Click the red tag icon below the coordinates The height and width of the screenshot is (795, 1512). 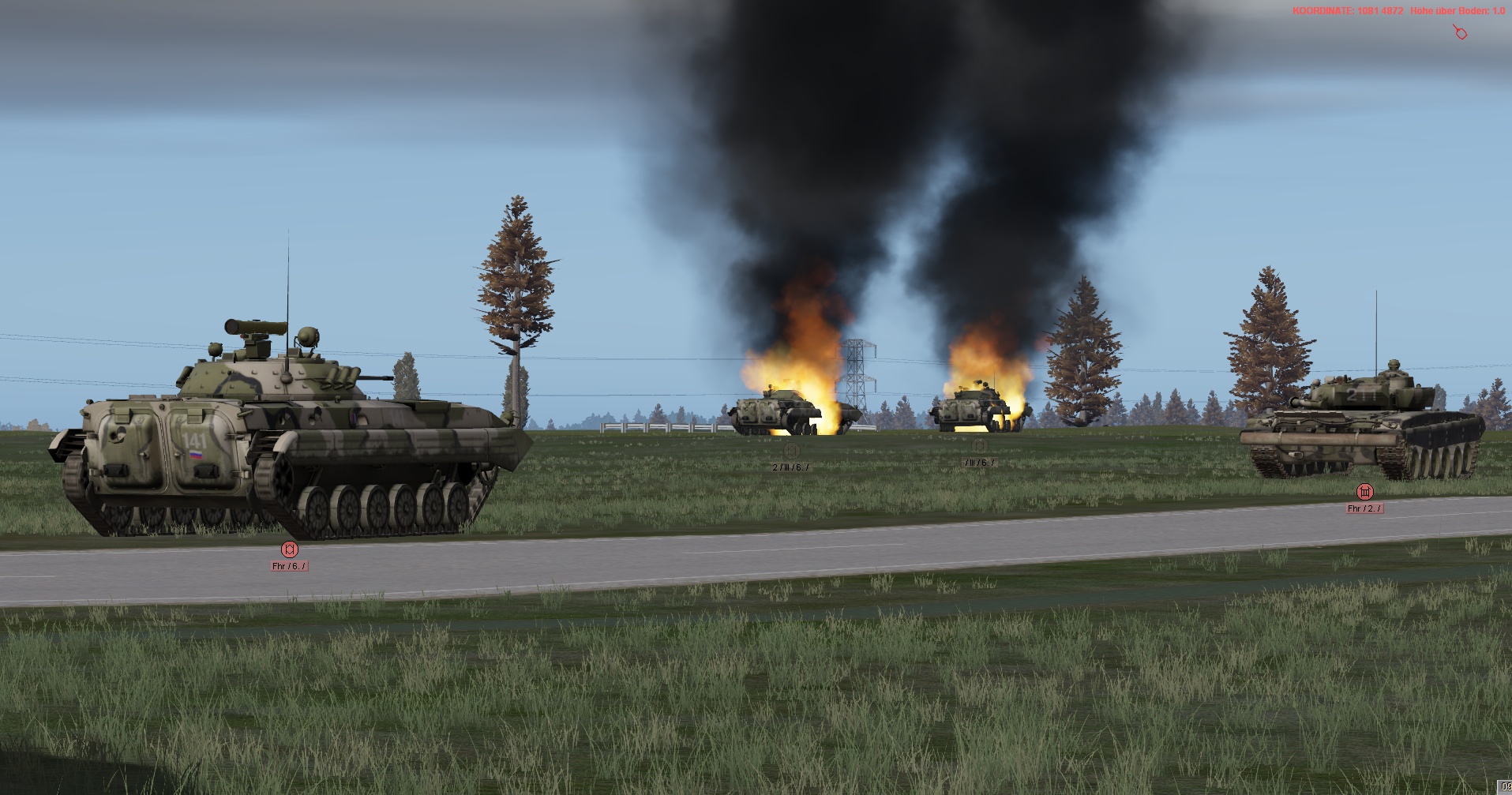(1461, 33)
